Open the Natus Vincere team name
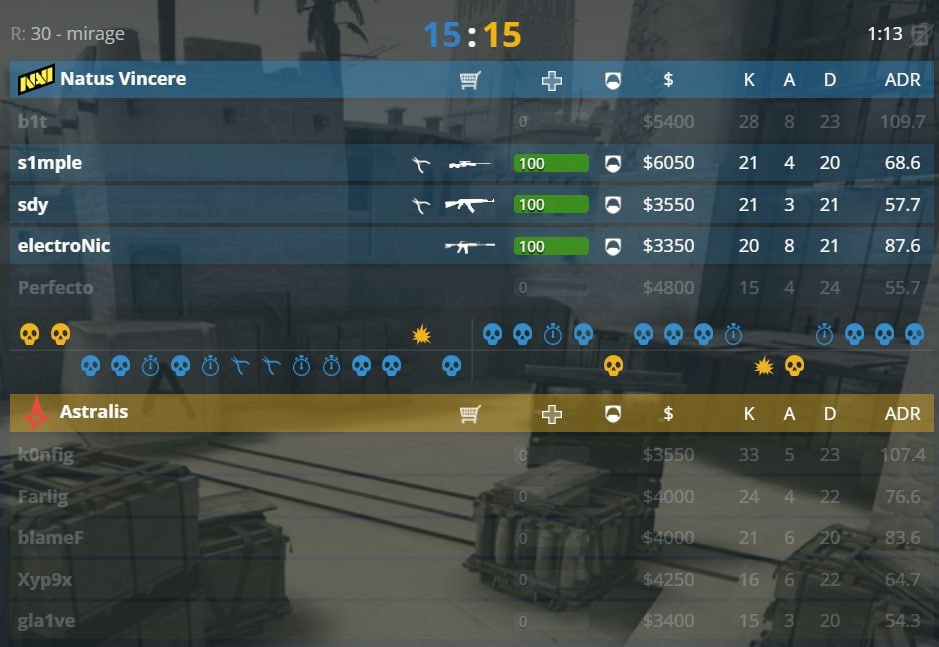This screenshot has width=939, height=647. 123,78
